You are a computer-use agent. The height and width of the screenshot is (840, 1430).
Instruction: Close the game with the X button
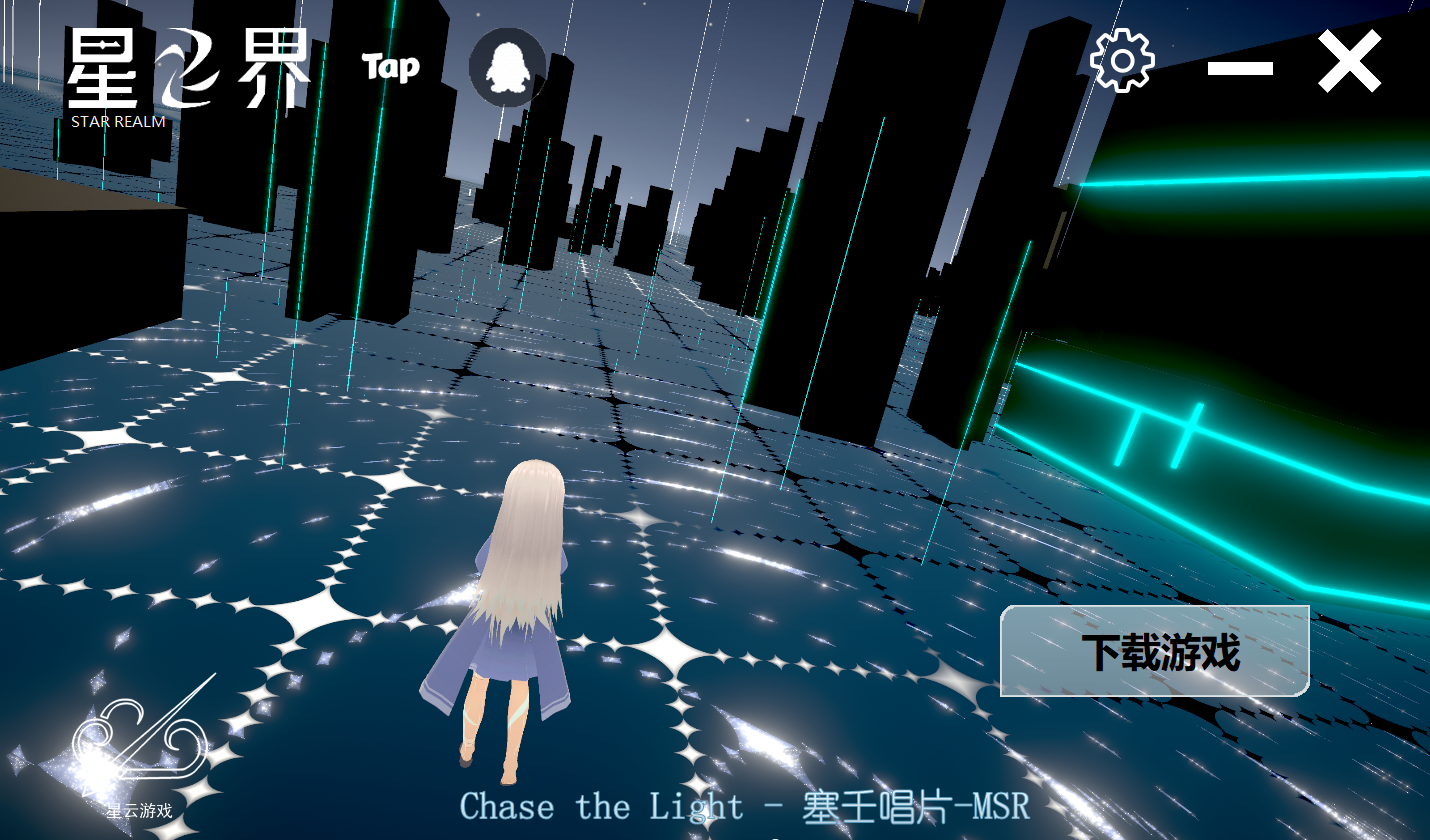click(1349, 62)
